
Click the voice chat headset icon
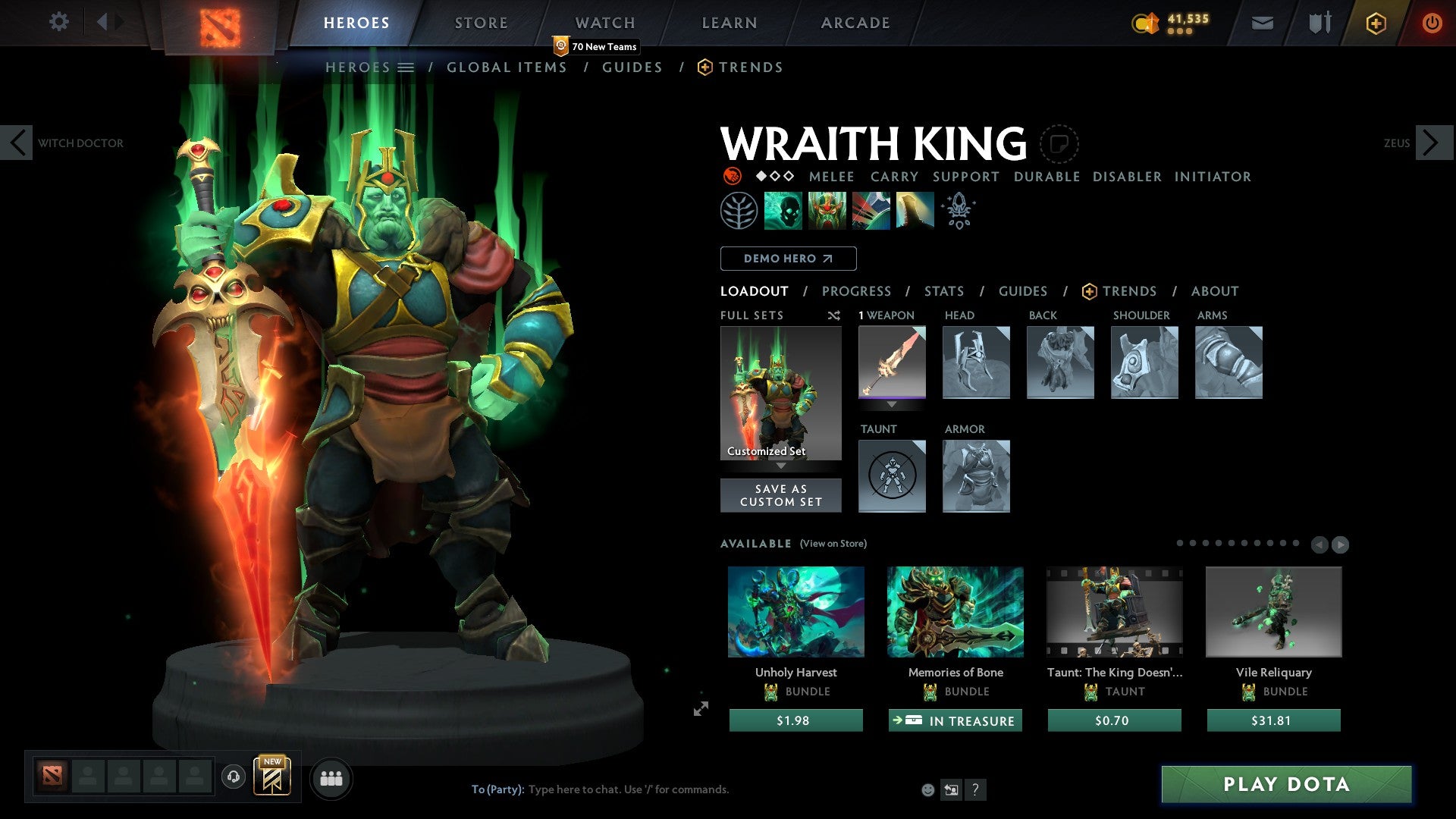tap(234, 777)
